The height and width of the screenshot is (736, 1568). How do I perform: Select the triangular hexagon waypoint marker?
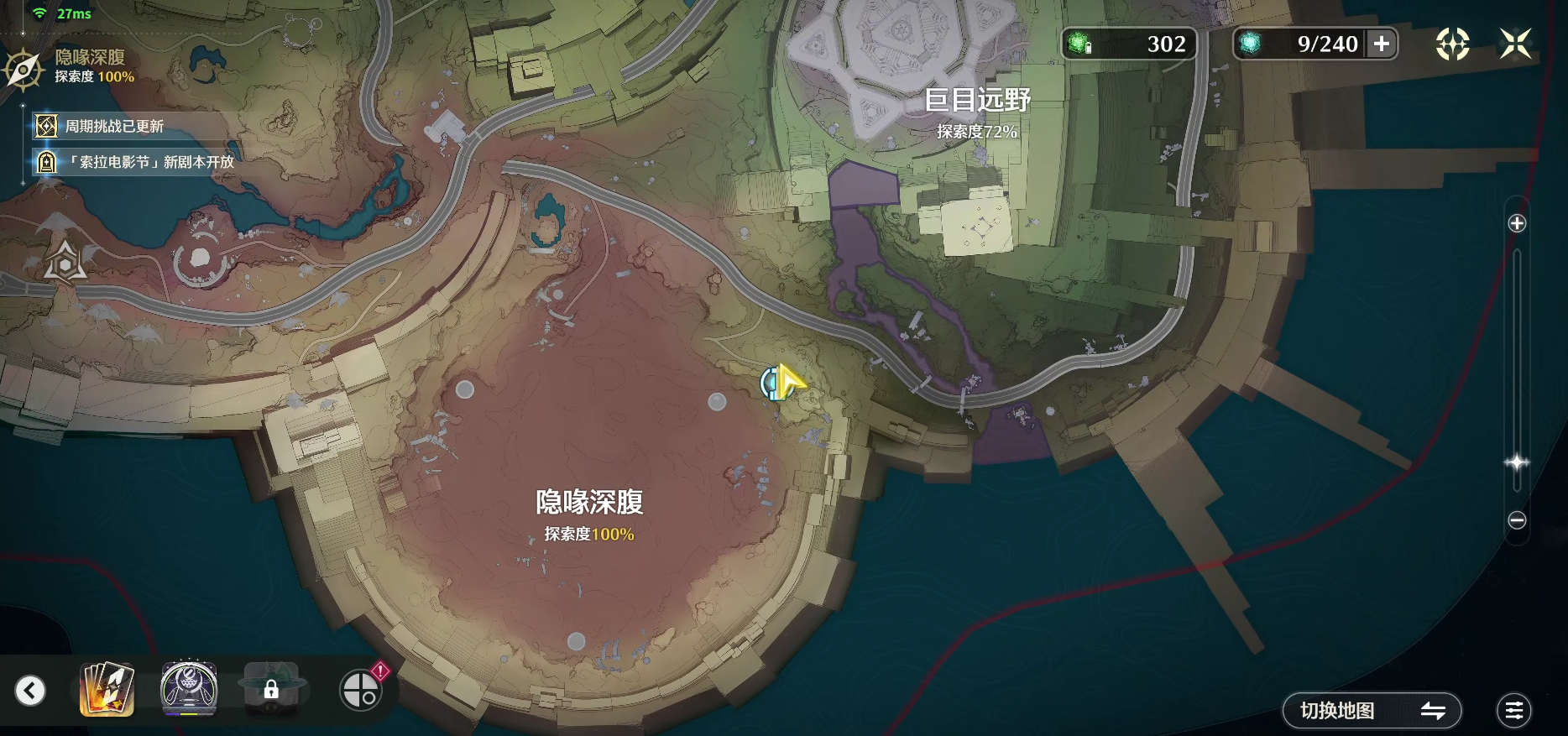click(65, 262)
